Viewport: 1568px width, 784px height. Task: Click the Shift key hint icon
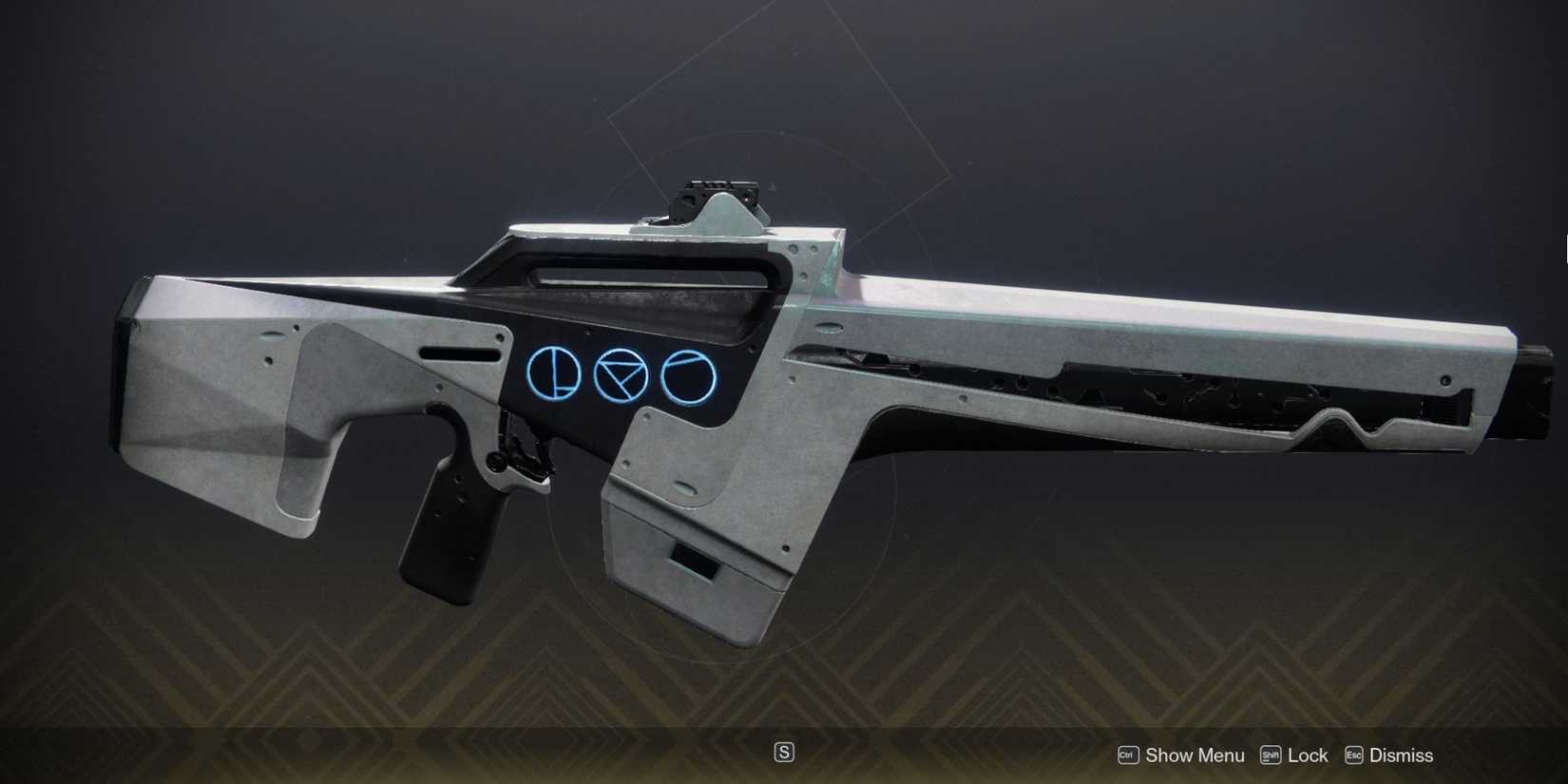pyautogui.click(x=1270, y=755)
